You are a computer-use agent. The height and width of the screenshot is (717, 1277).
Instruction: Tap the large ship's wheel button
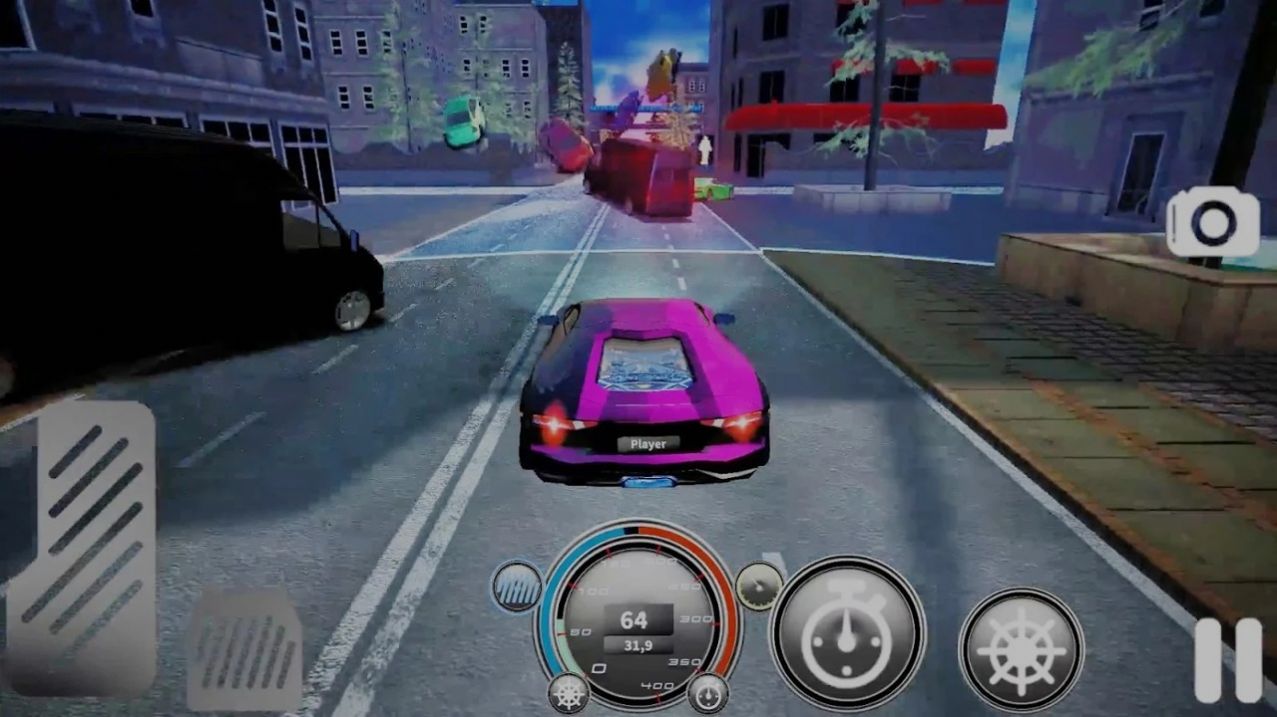[x=1021, y=650]
